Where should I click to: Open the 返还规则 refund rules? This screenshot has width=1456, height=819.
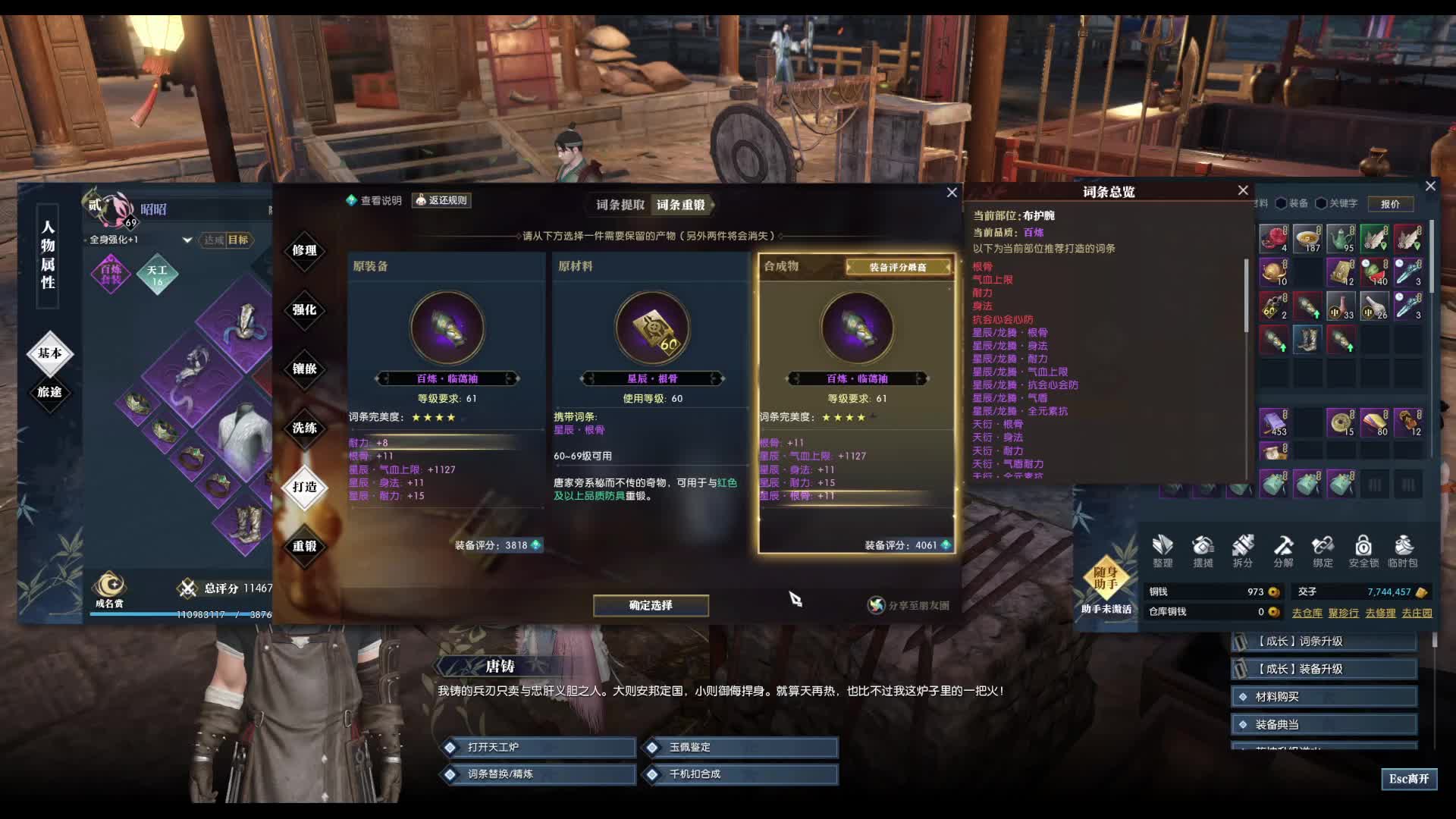coord(441,200)
